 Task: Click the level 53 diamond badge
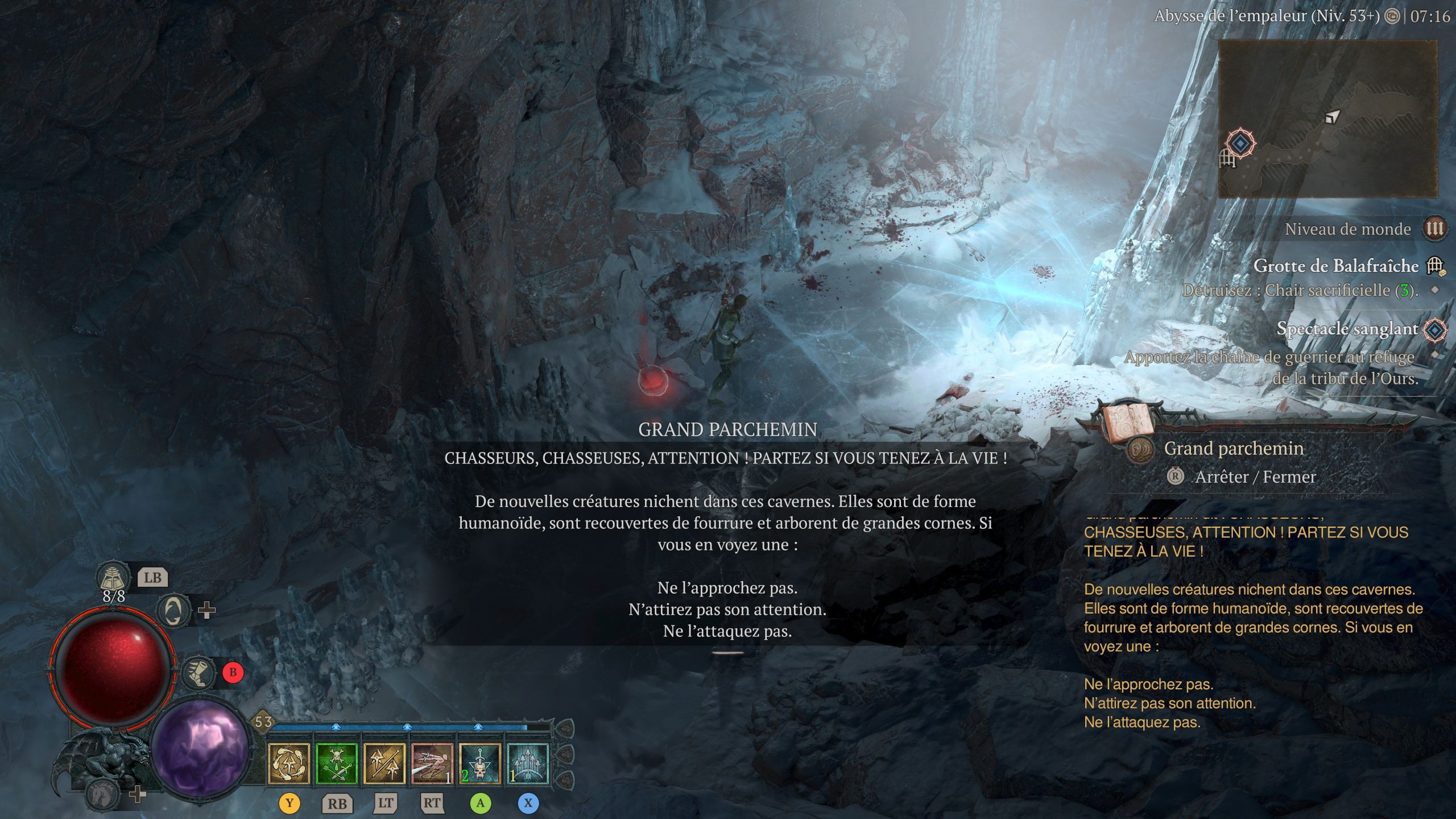pyautogui.click(x=263, y=722)
